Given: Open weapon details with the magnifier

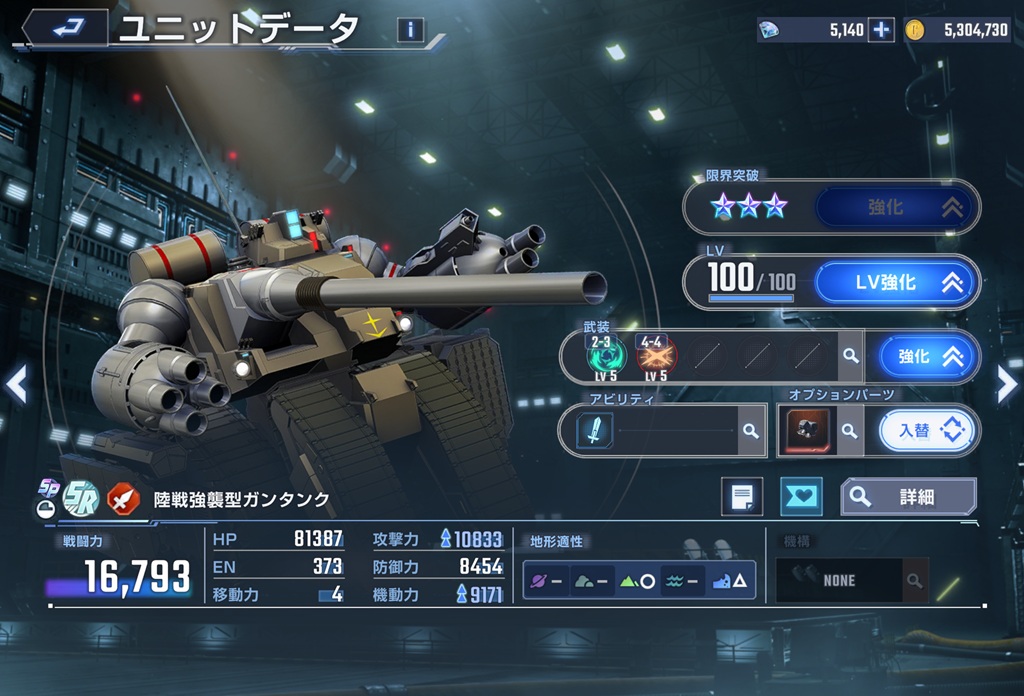Looking at the screenshot, I should point(850,356).
